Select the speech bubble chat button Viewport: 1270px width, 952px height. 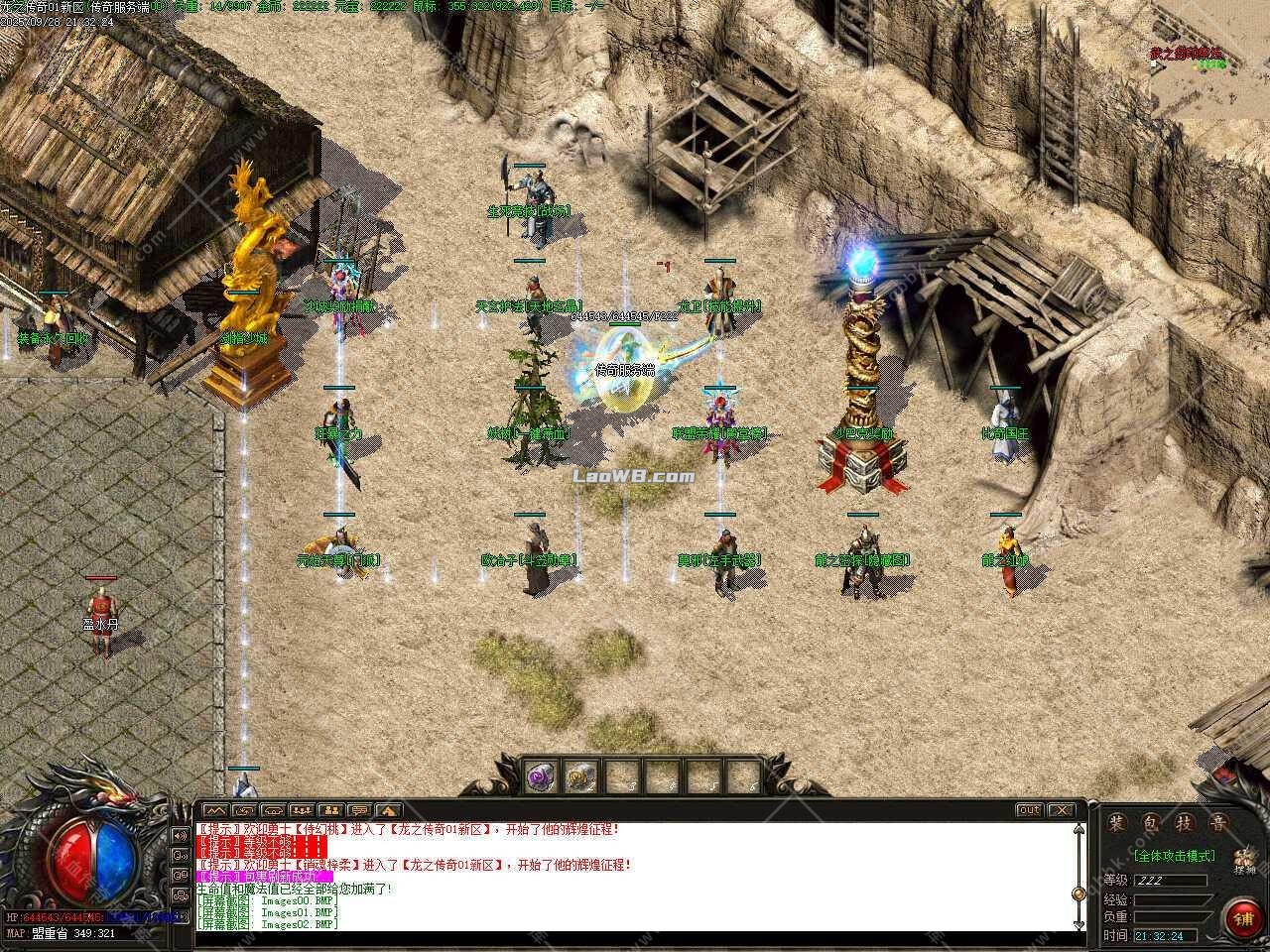pyautogui.click(x=360, y=810)
